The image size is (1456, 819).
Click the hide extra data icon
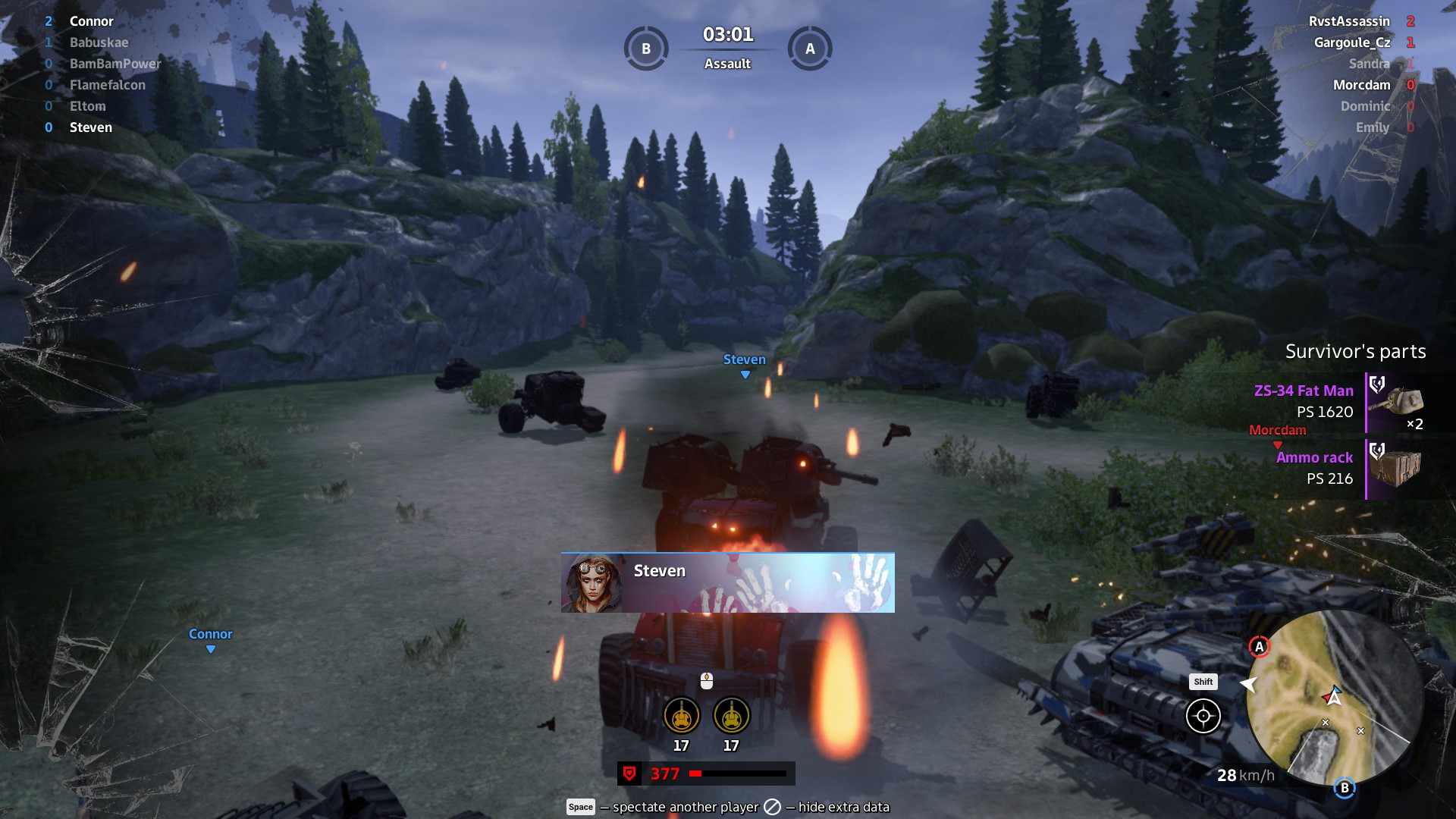(772, 807)
